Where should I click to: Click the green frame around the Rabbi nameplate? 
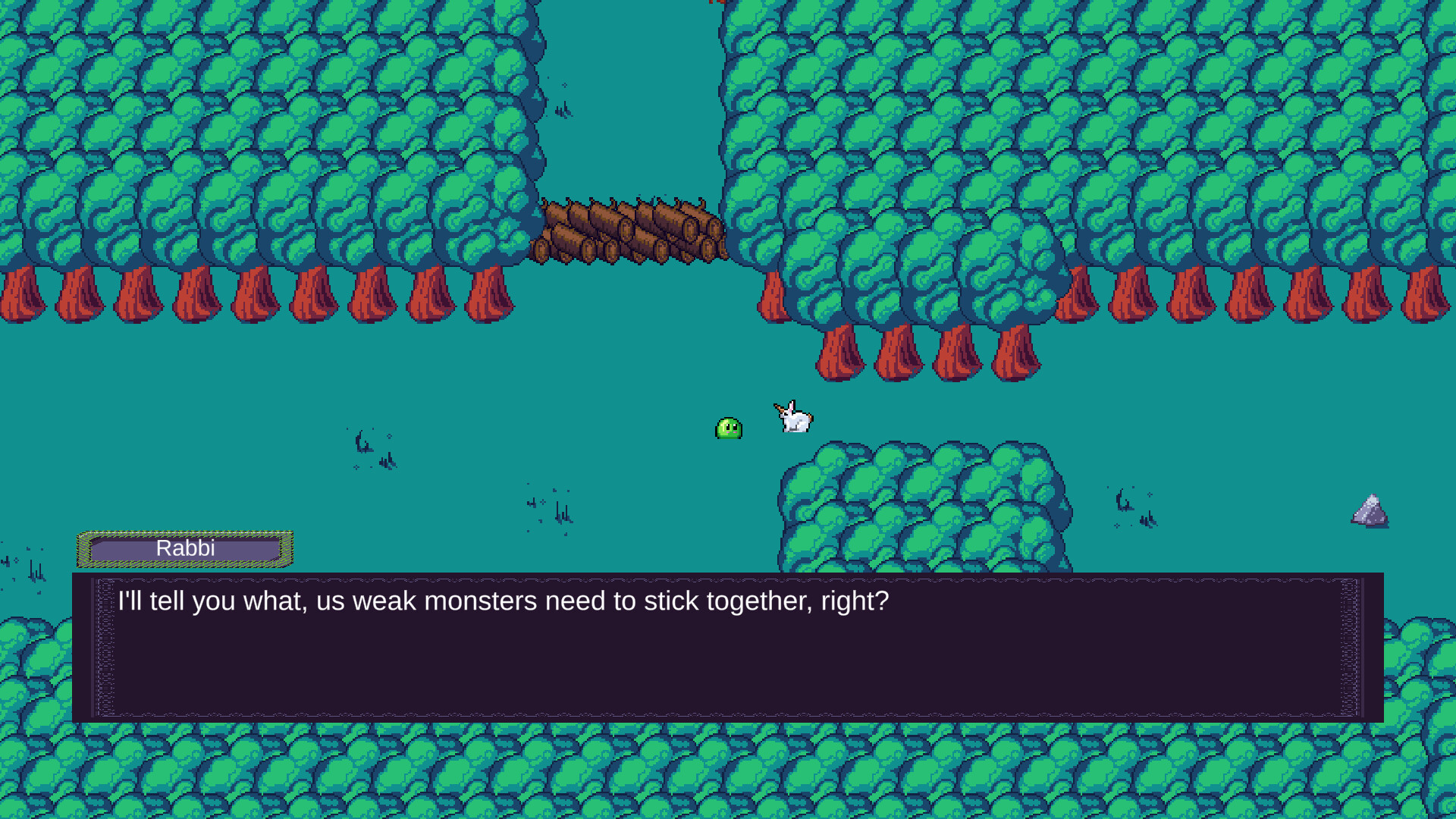click(184, 532)
